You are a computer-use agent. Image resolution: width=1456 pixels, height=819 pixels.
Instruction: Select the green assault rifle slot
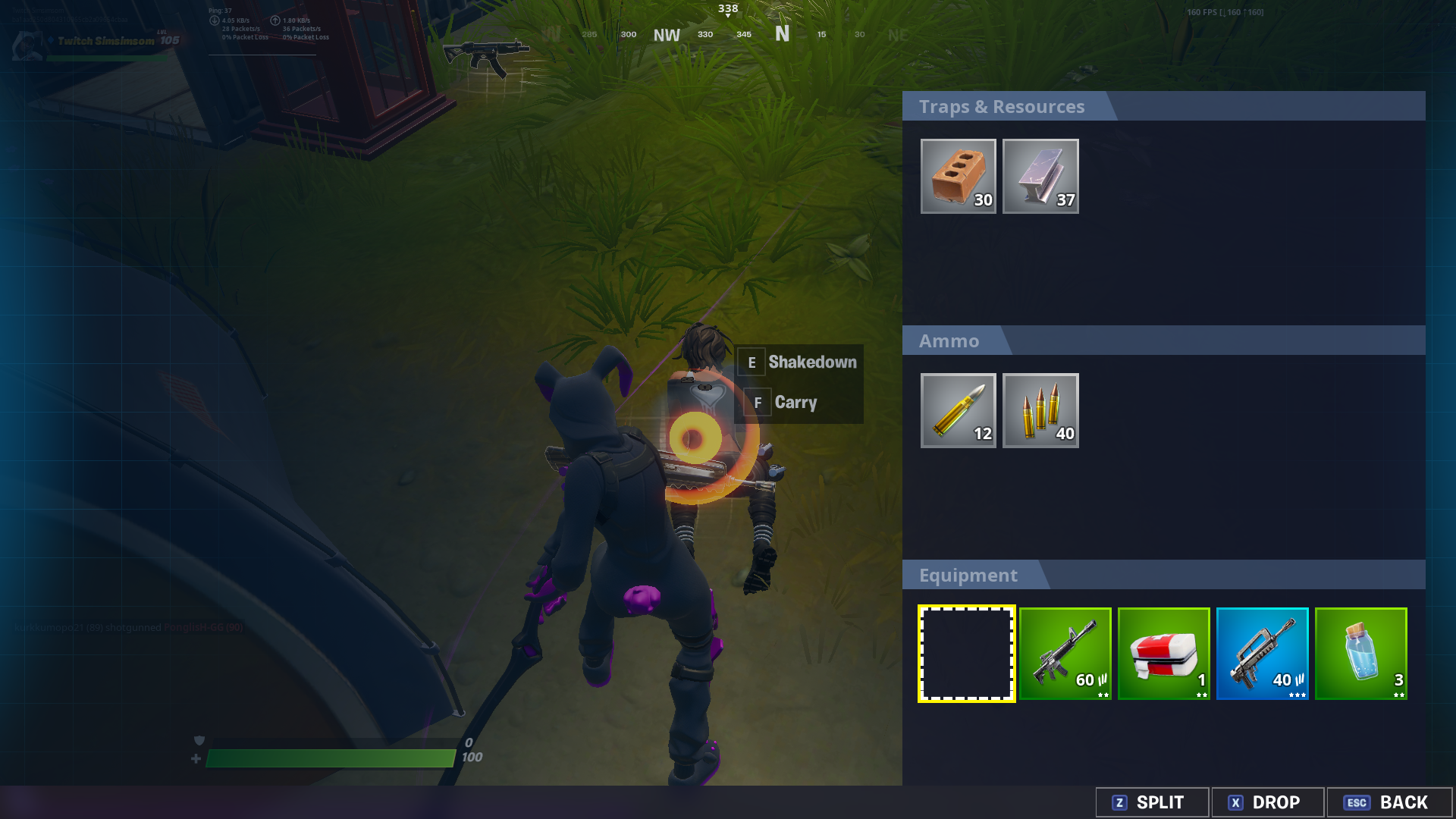(x=1065, y=654)
